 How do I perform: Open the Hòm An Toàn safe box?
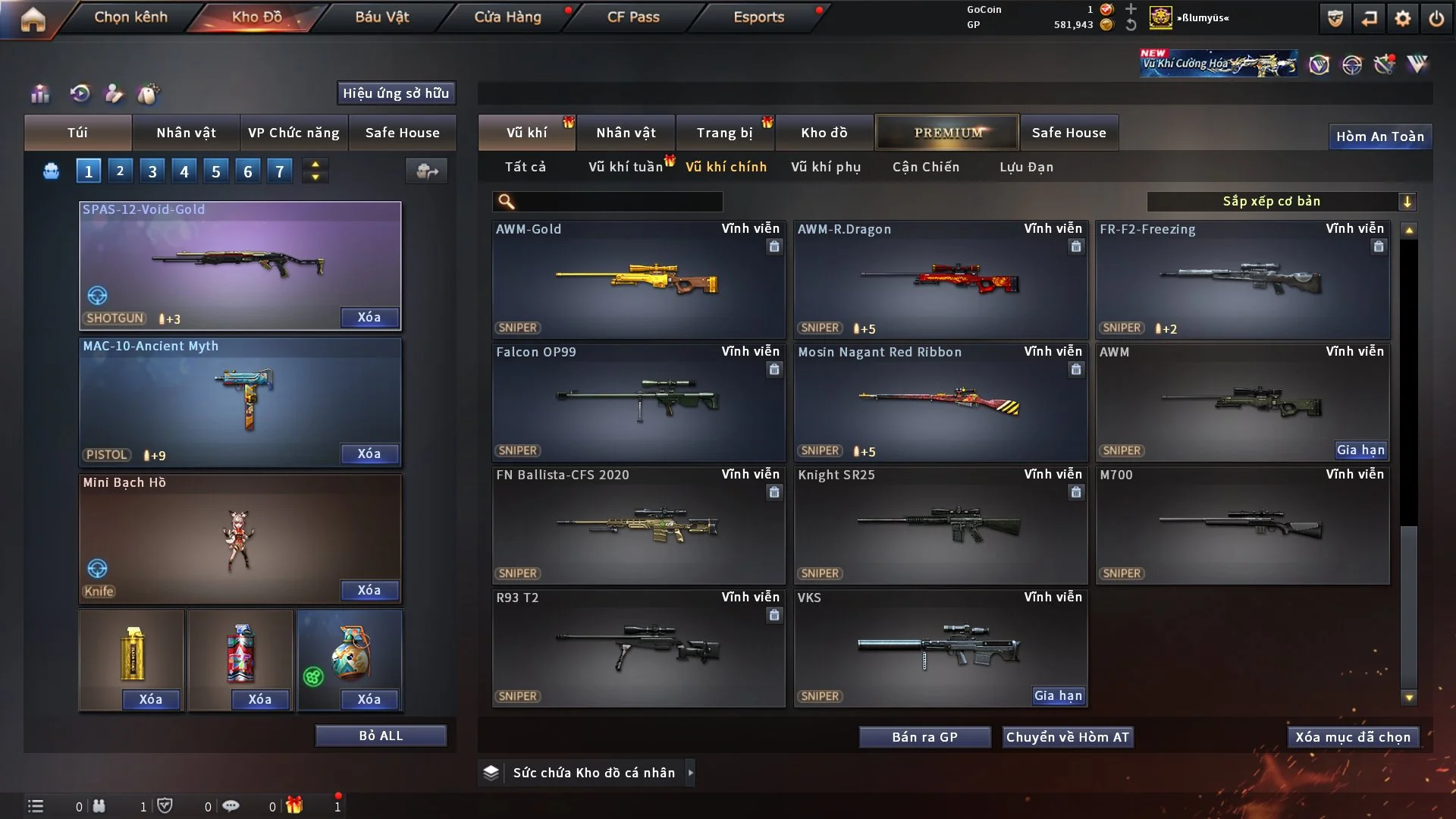(x=1379, y=136)
